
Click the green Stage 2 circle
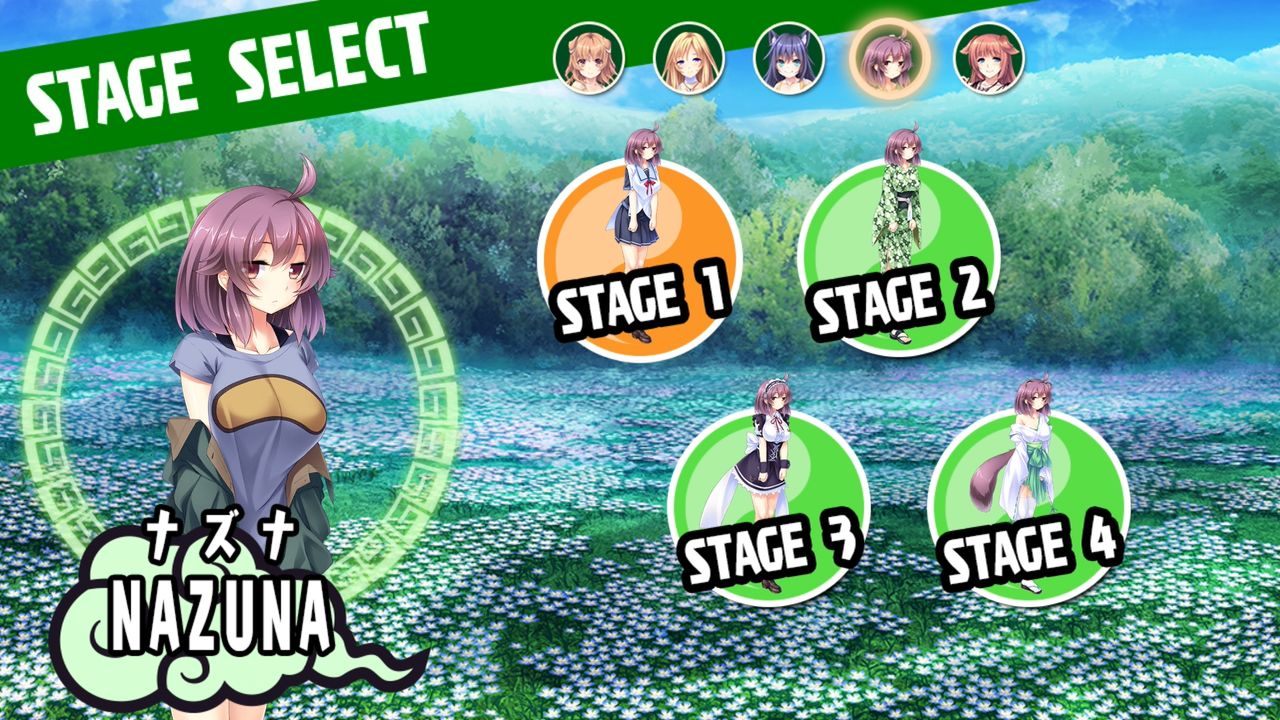pos(902,255)
